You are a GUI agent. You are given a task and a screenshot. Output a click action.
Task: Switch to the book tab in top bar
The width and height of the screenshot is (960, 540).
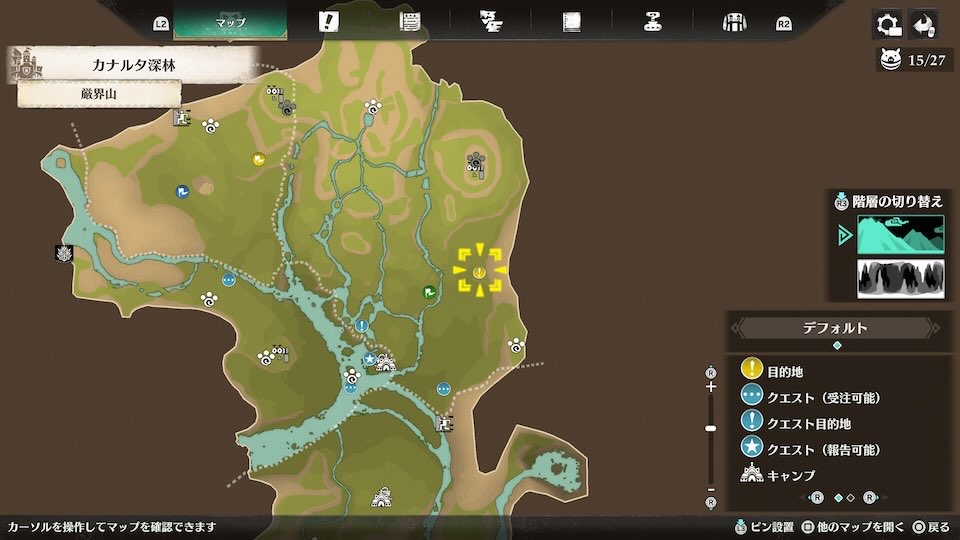pyautogui.click(x=571, y=22)
